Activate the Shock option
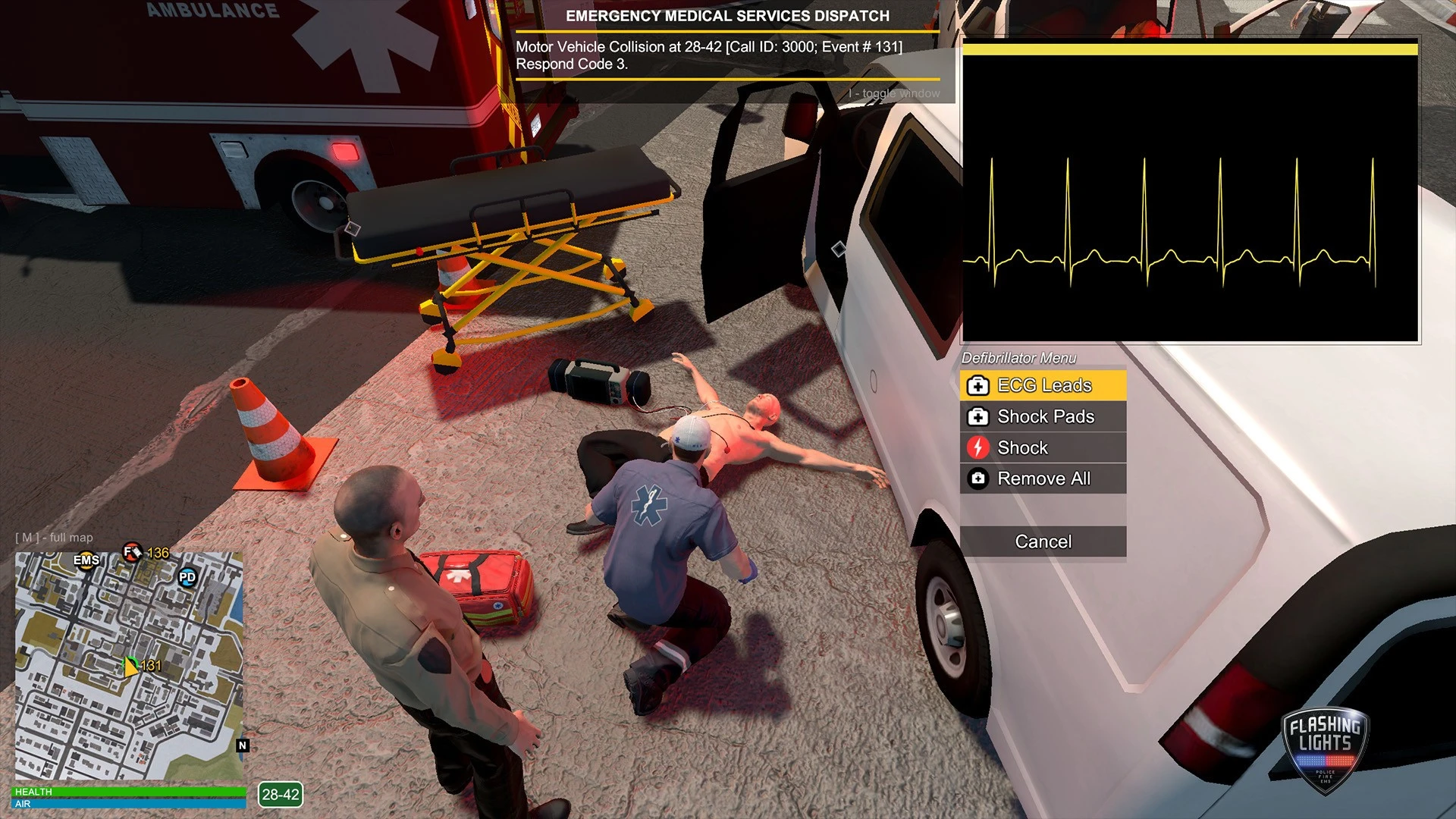 (1043, 447)
